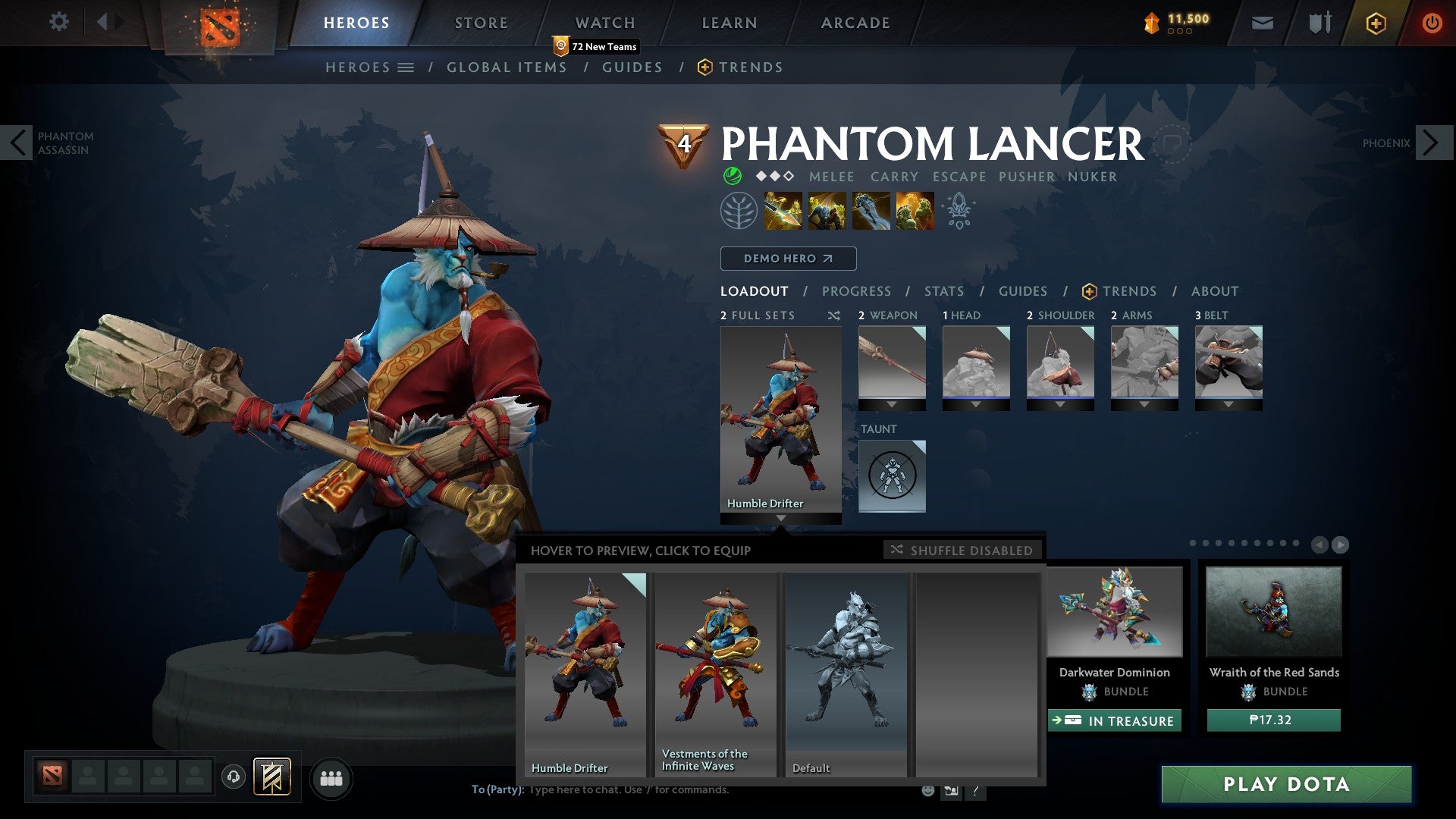Expand the Head slot dropdown arrow
This screenshot has width=1456, height=819.
point(976,404)
